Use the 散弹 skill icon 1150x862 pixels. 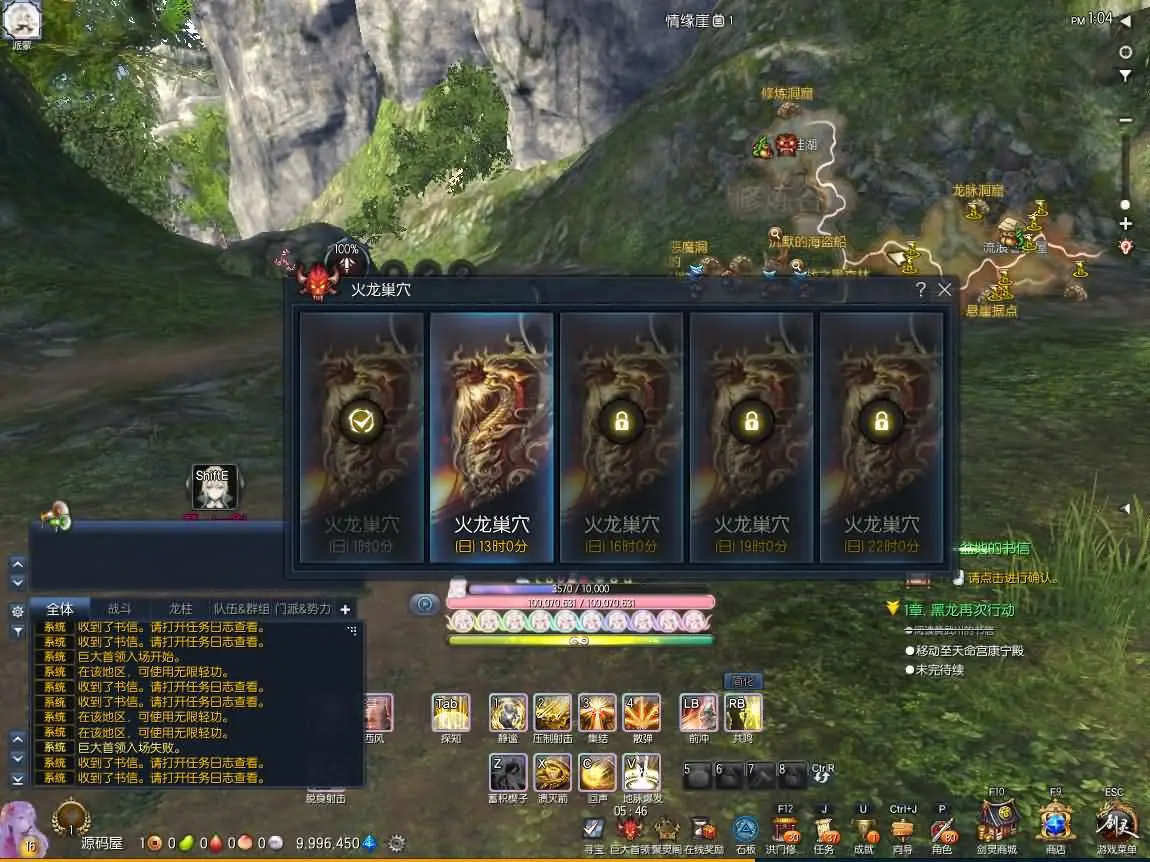coord(641,713)
